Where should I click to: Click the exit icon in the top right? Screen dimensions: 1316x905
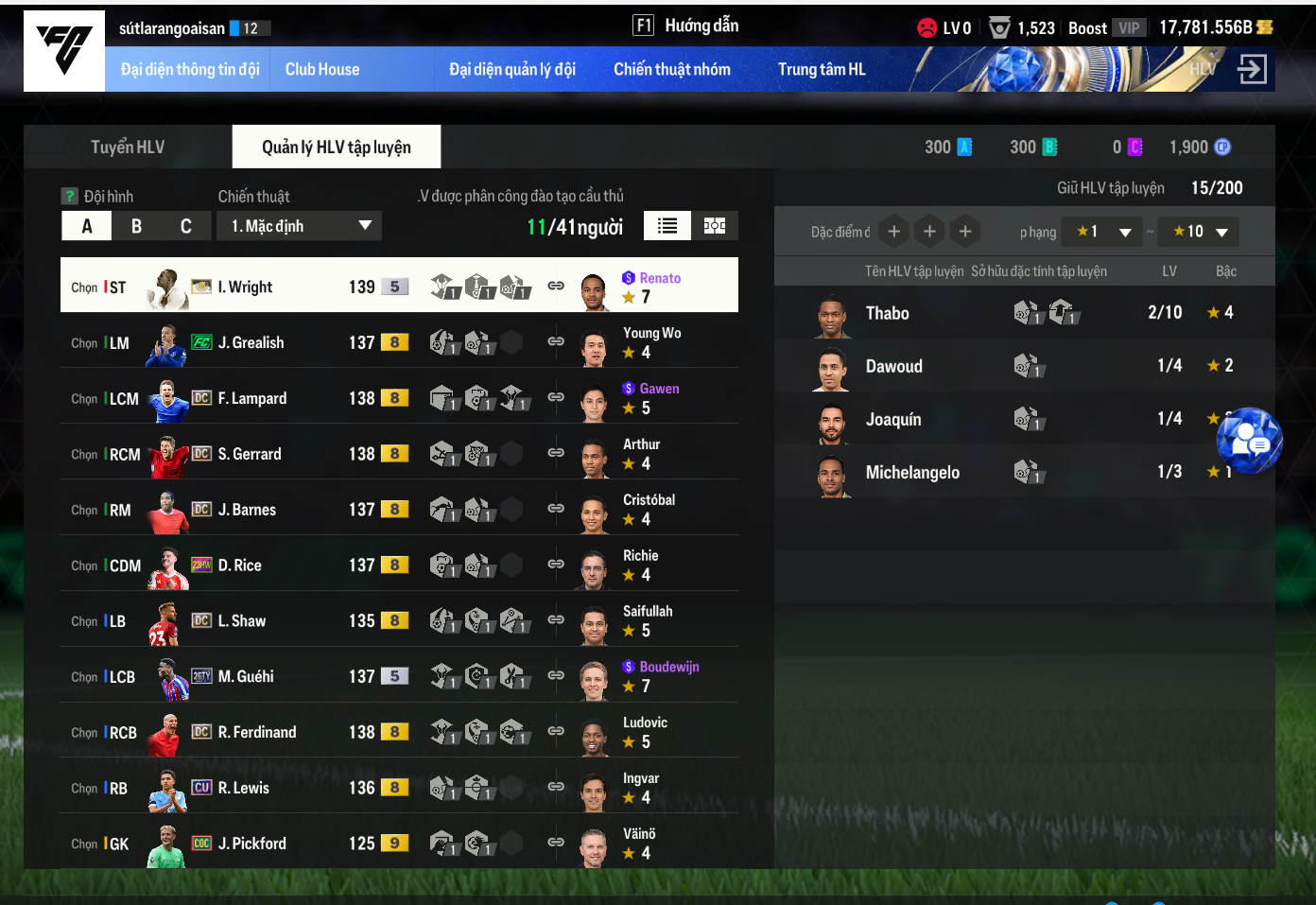click(1251, 69)
